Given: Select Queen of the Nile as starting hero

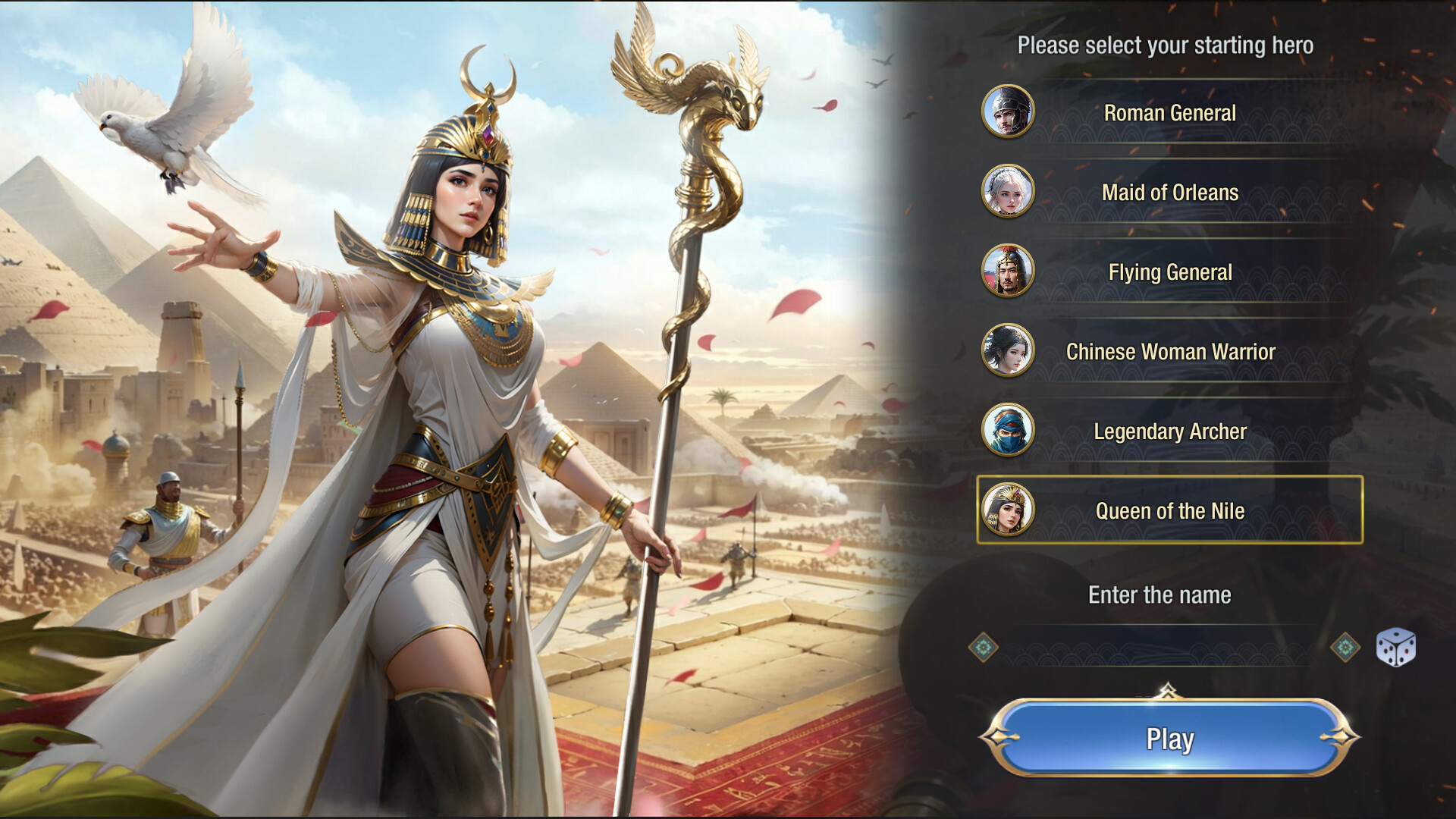Looking at the screenshot, I should click(1172, 512).
